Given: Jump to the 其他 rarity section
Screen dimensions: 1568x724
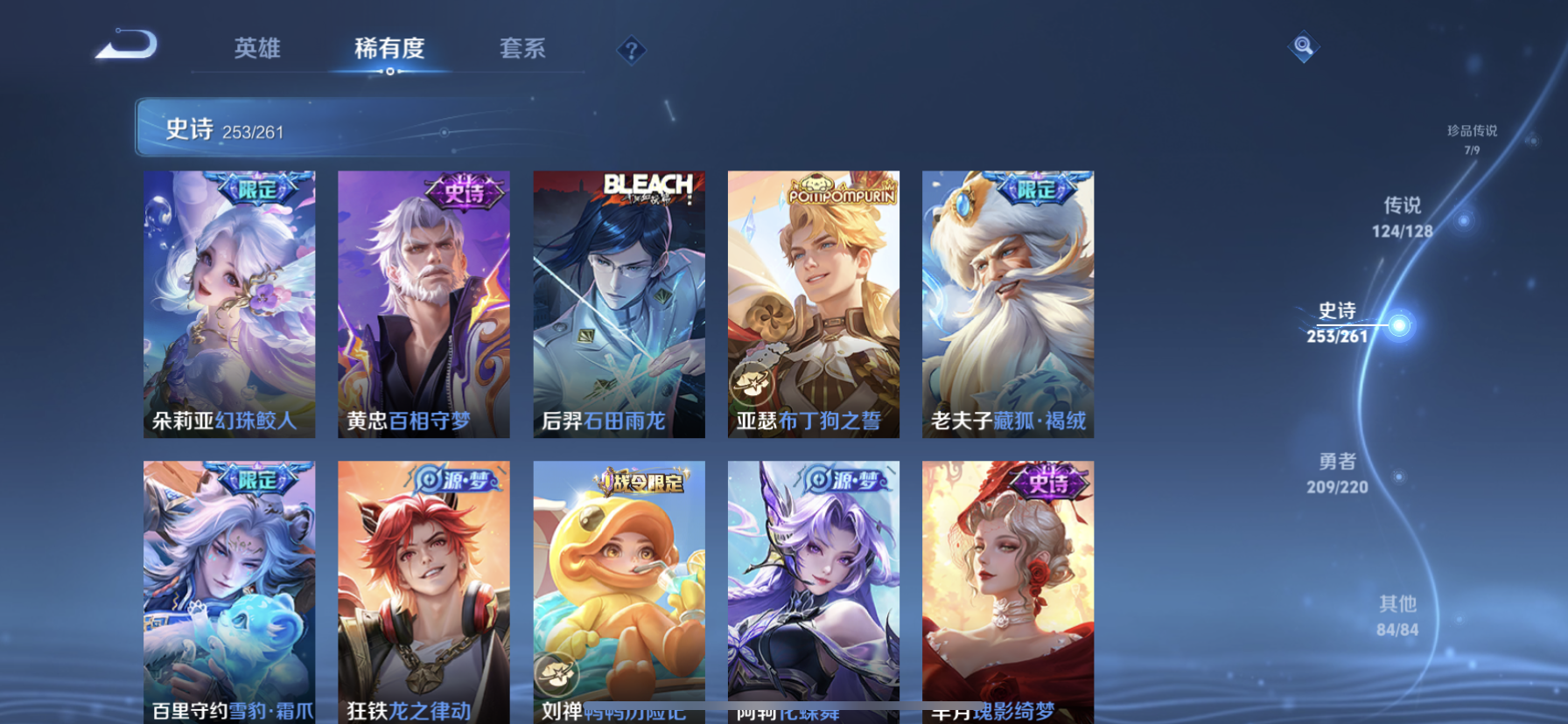Looking at the screenshot, I should pyautogui.click(x=1396, y=615).
